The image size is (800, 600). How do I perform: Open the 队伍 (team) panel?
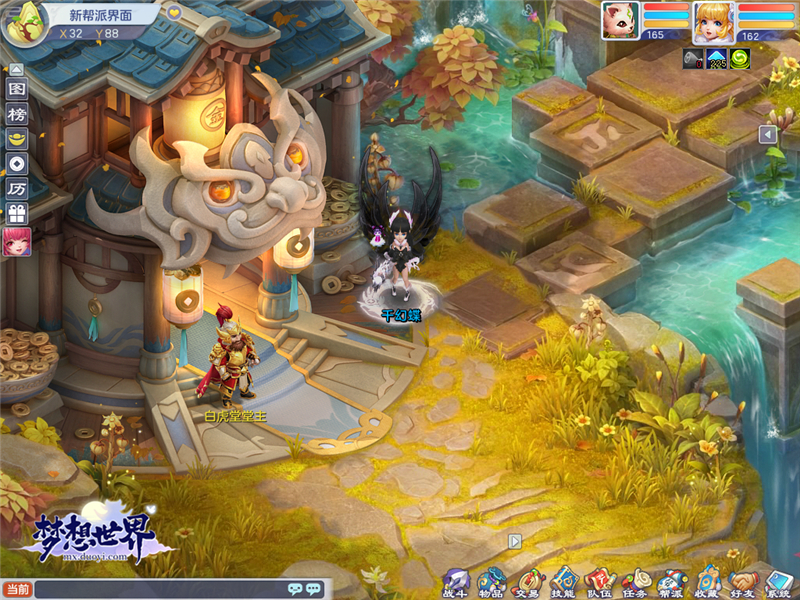tap(598, 581)
